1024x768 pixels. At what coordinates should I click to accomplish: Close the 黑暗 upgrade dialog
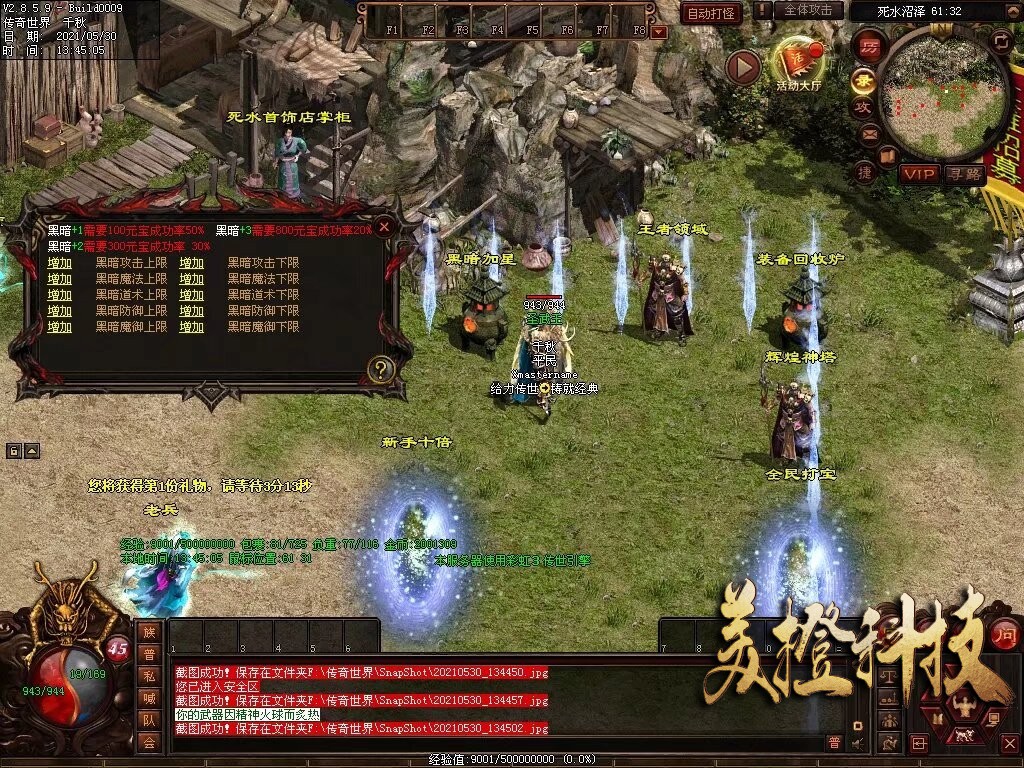click(x=384, y=228)
